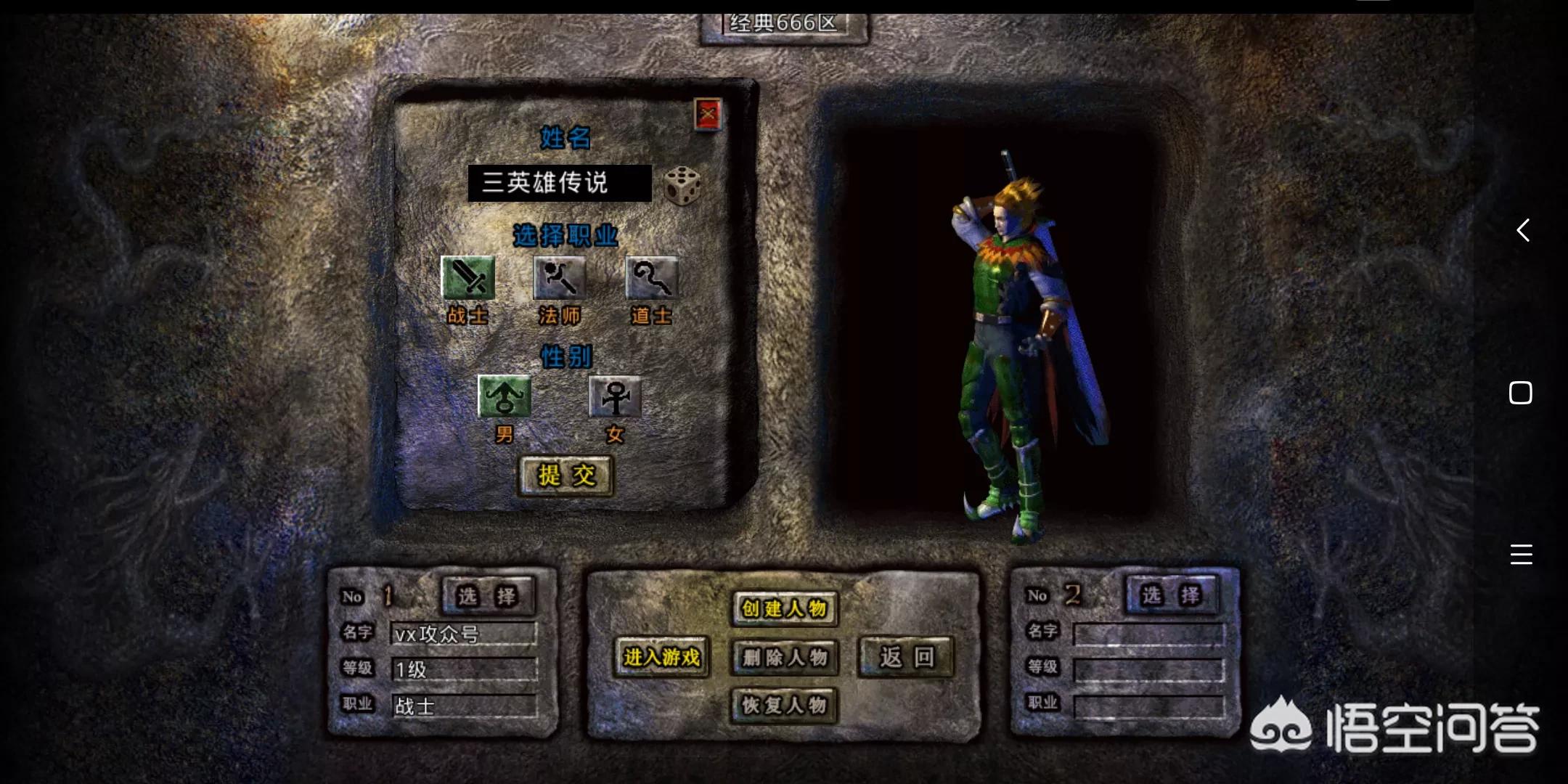Select character slot No 1

[x=488, y=596]
